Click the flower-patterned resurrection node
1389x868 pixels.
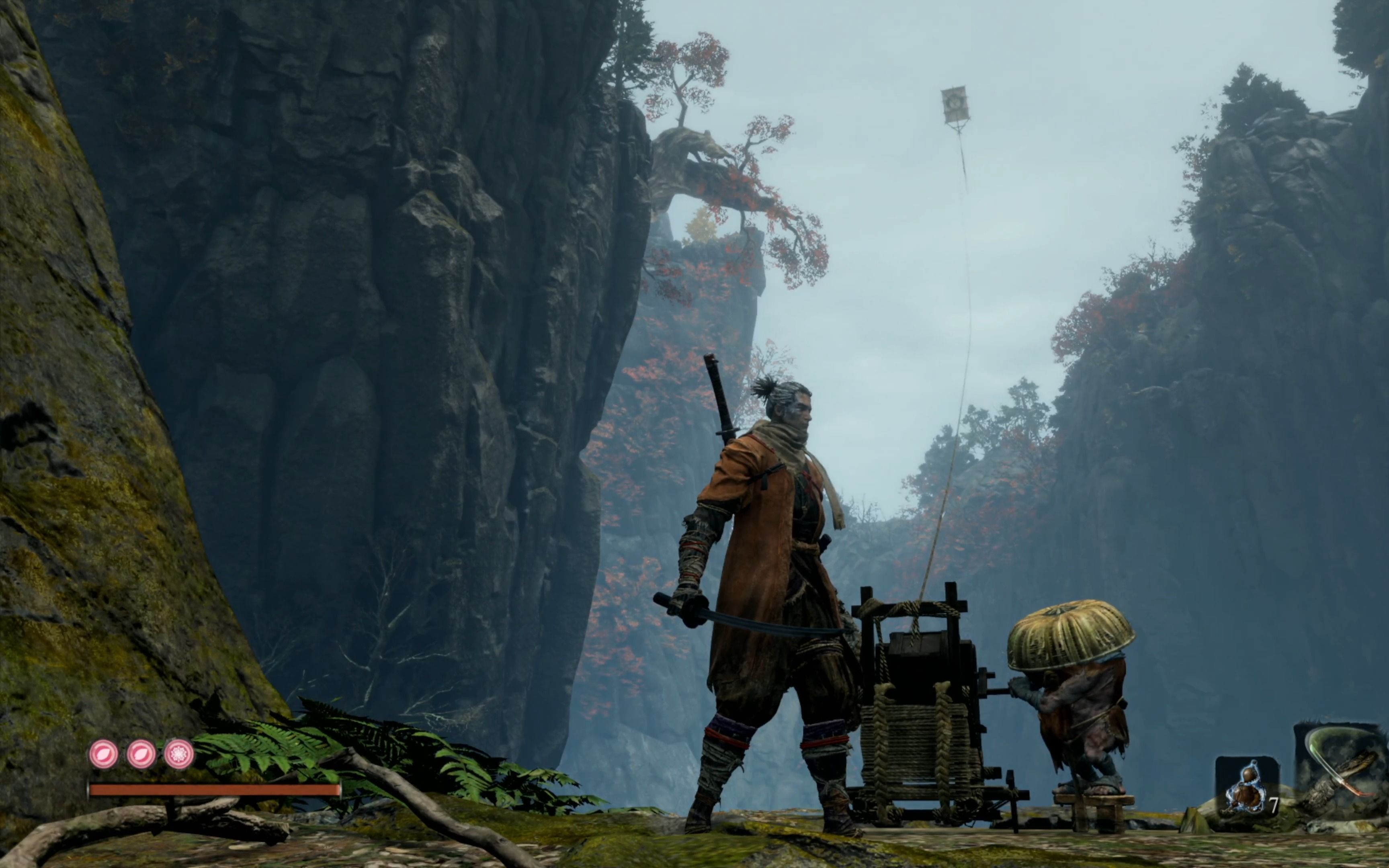178,754
